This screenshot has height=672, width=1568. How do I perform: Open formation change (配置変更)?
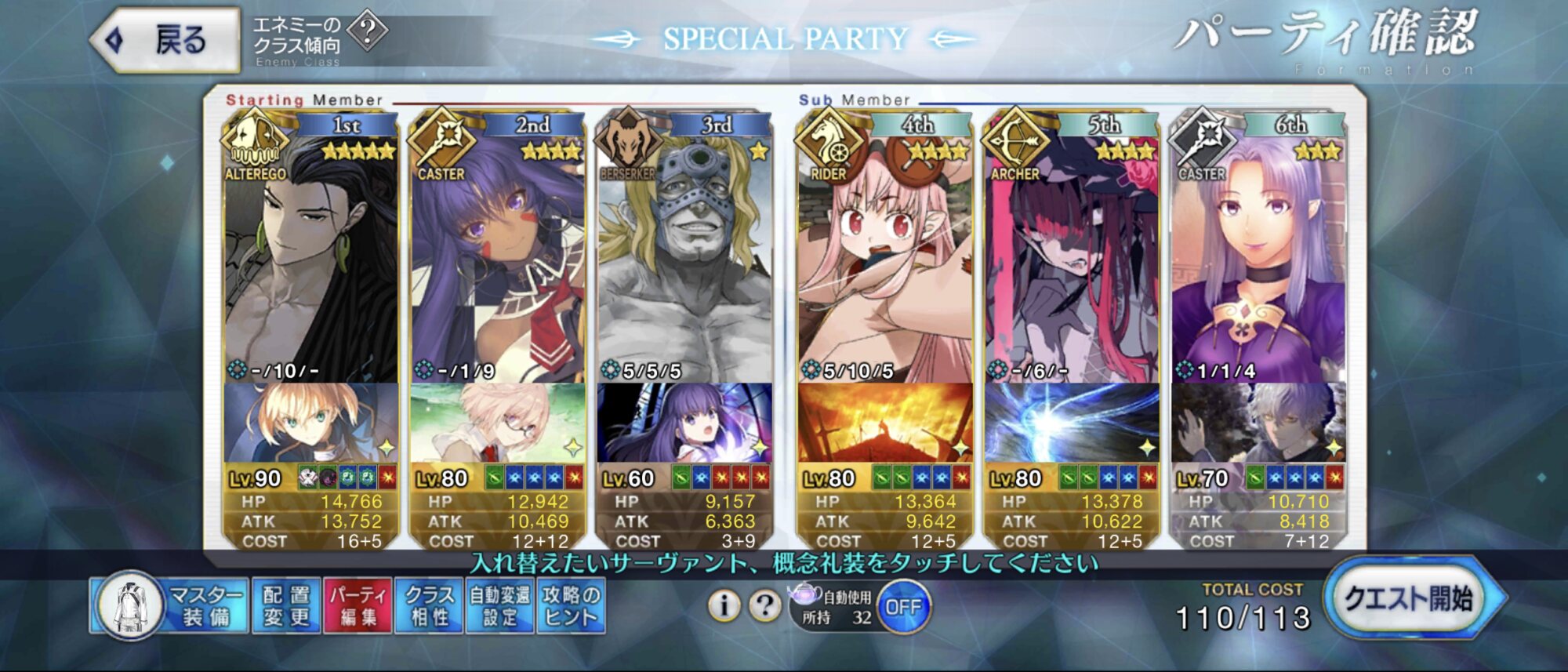pos(286,606)
